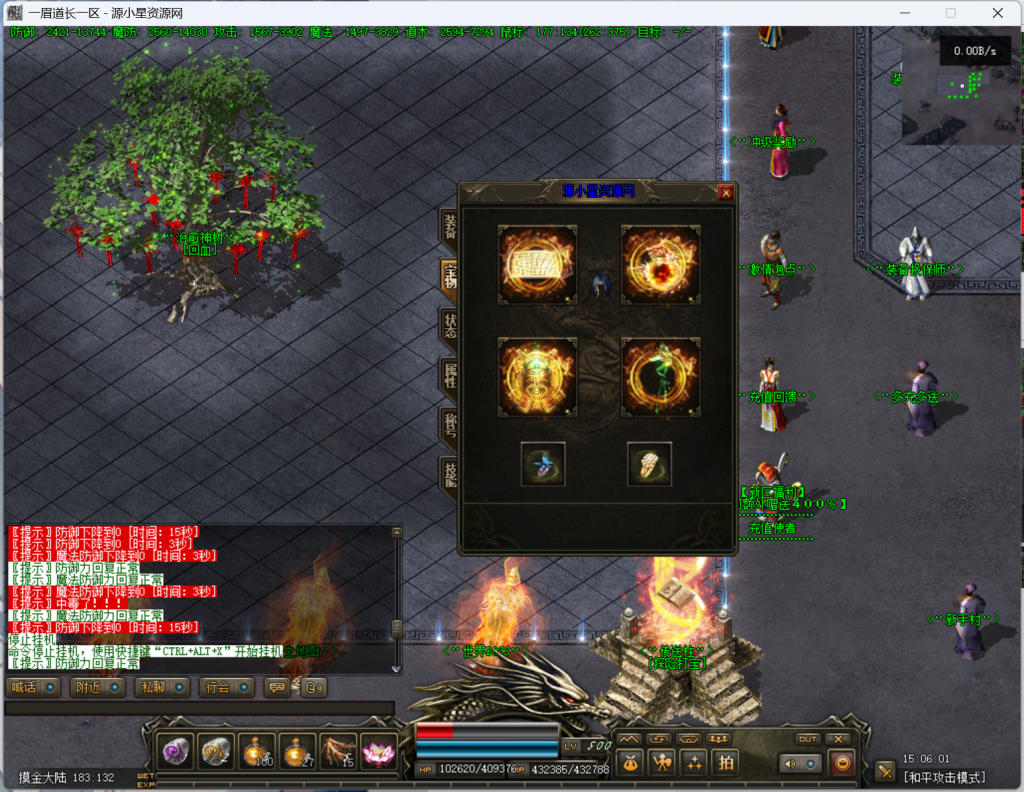1024x792 pixels.
Task: Choose the golden bell treasure slot
Action: [x=537, y=377]
